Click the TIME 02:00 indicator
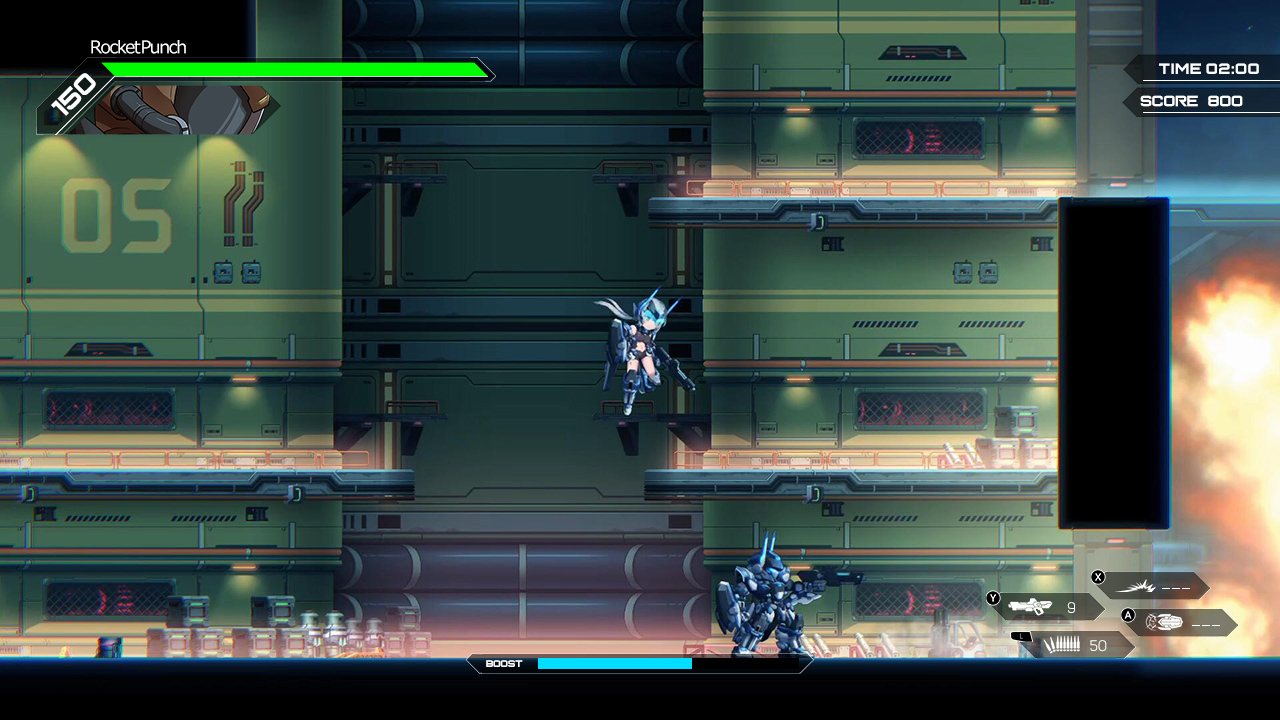Screen dimensions: 1280x720 coord(1208,68)
